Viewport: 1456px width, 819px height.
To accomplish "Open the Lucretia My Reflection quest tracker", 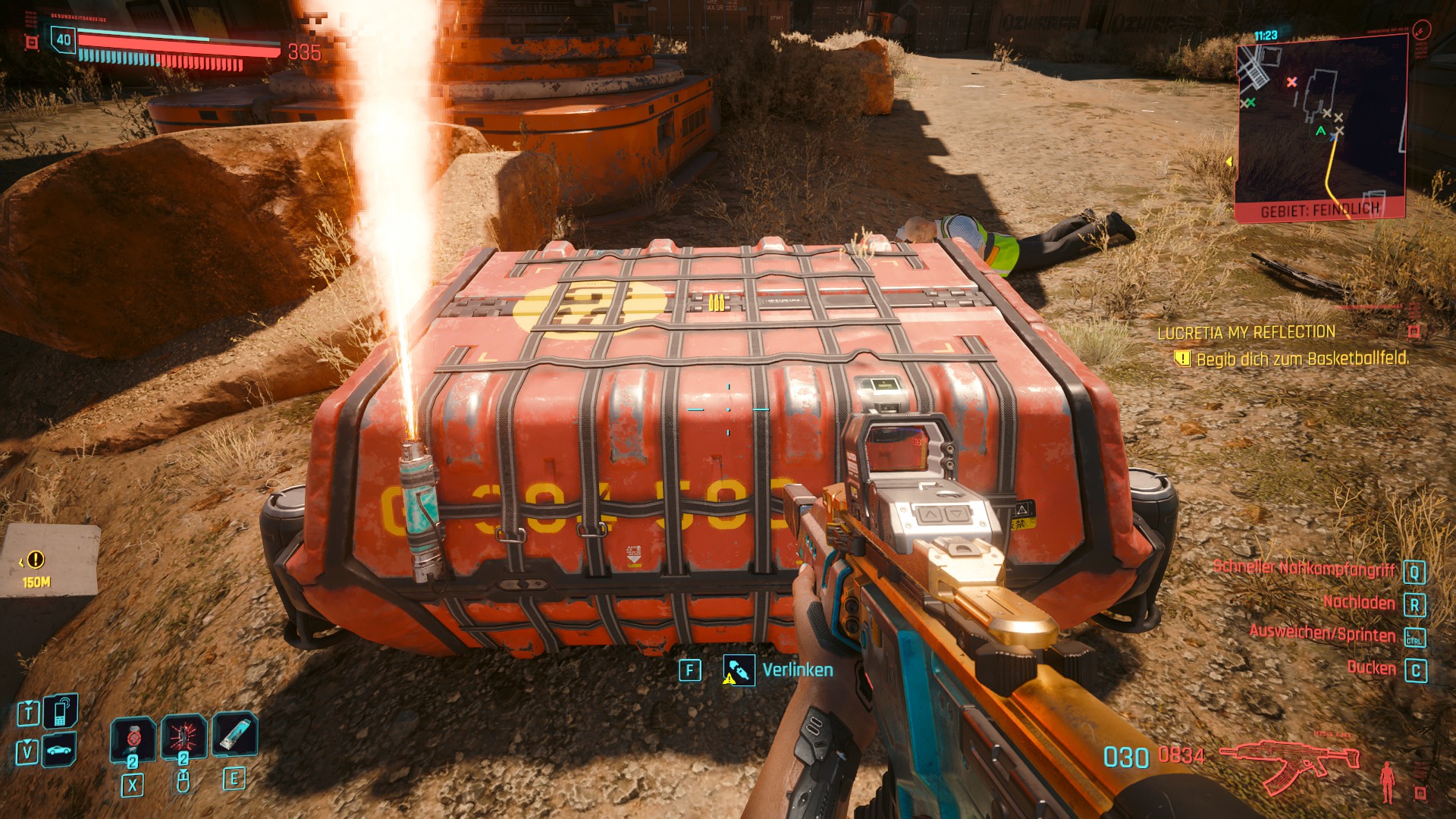I will coord(1246,332).
